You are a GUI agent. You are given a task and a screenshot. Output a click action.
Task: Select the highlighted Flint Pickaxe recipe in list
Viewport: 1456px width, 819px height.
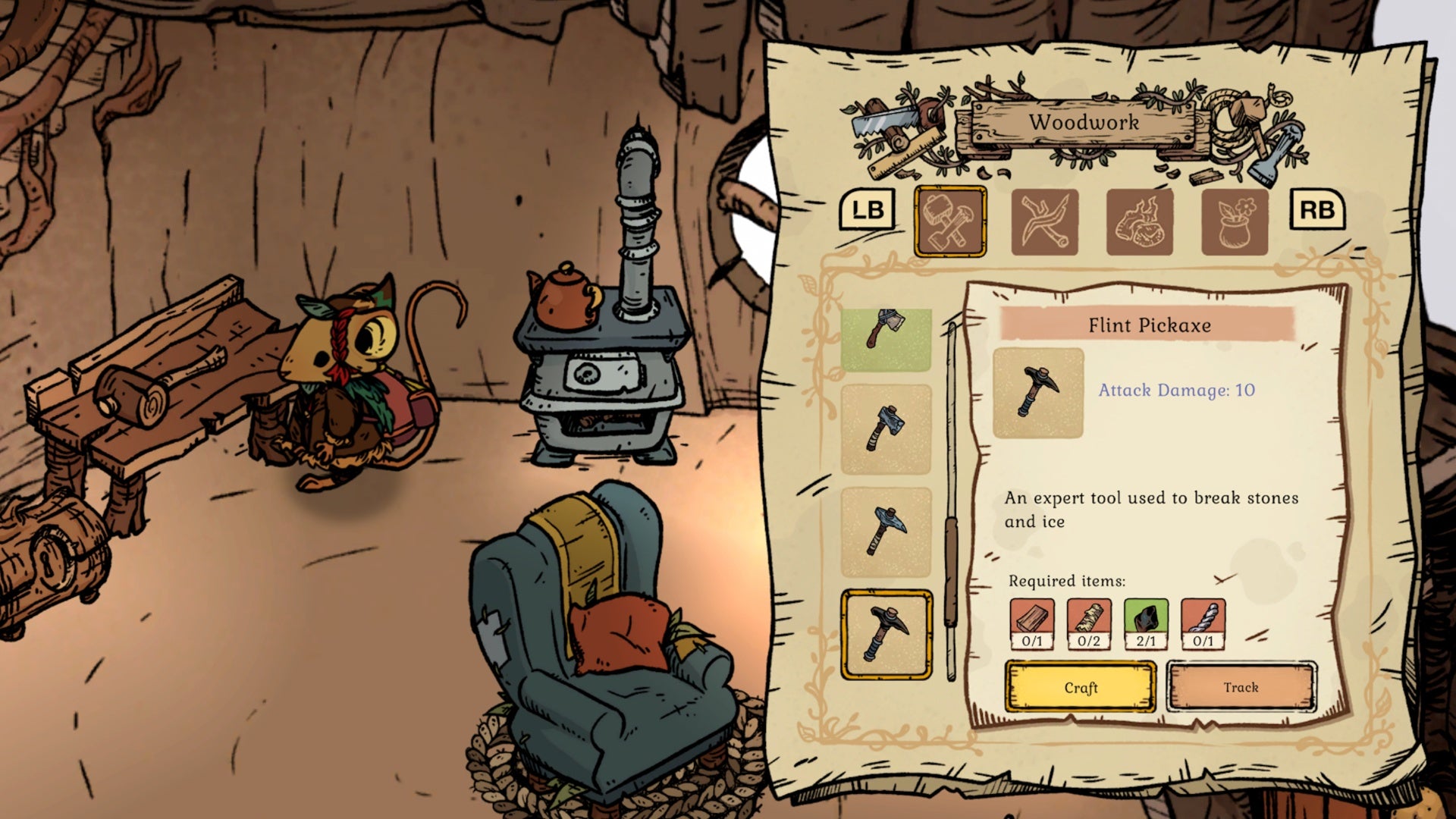(x=886, y=635)
